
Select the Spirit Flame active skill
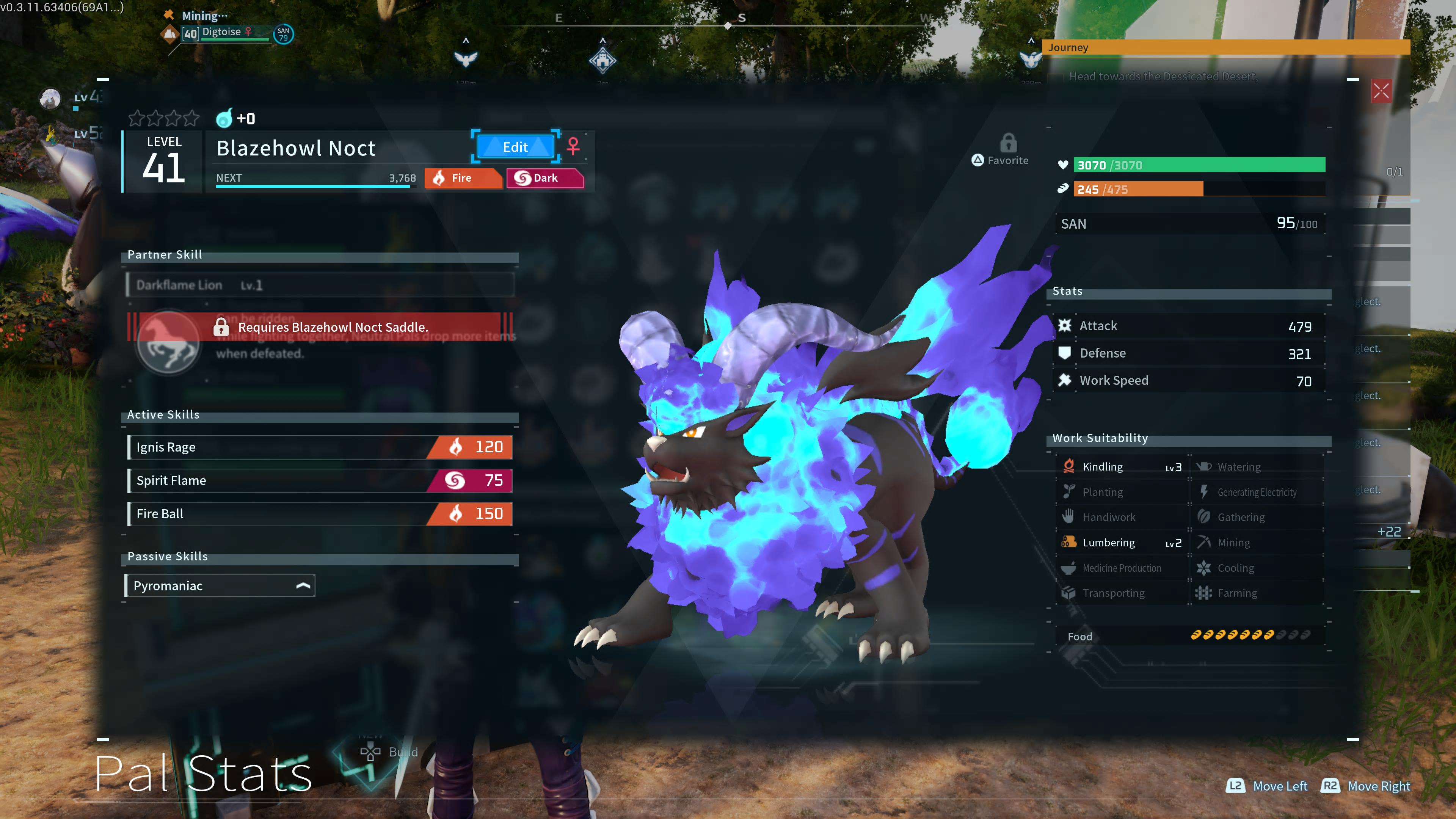(x=320, y=480)
